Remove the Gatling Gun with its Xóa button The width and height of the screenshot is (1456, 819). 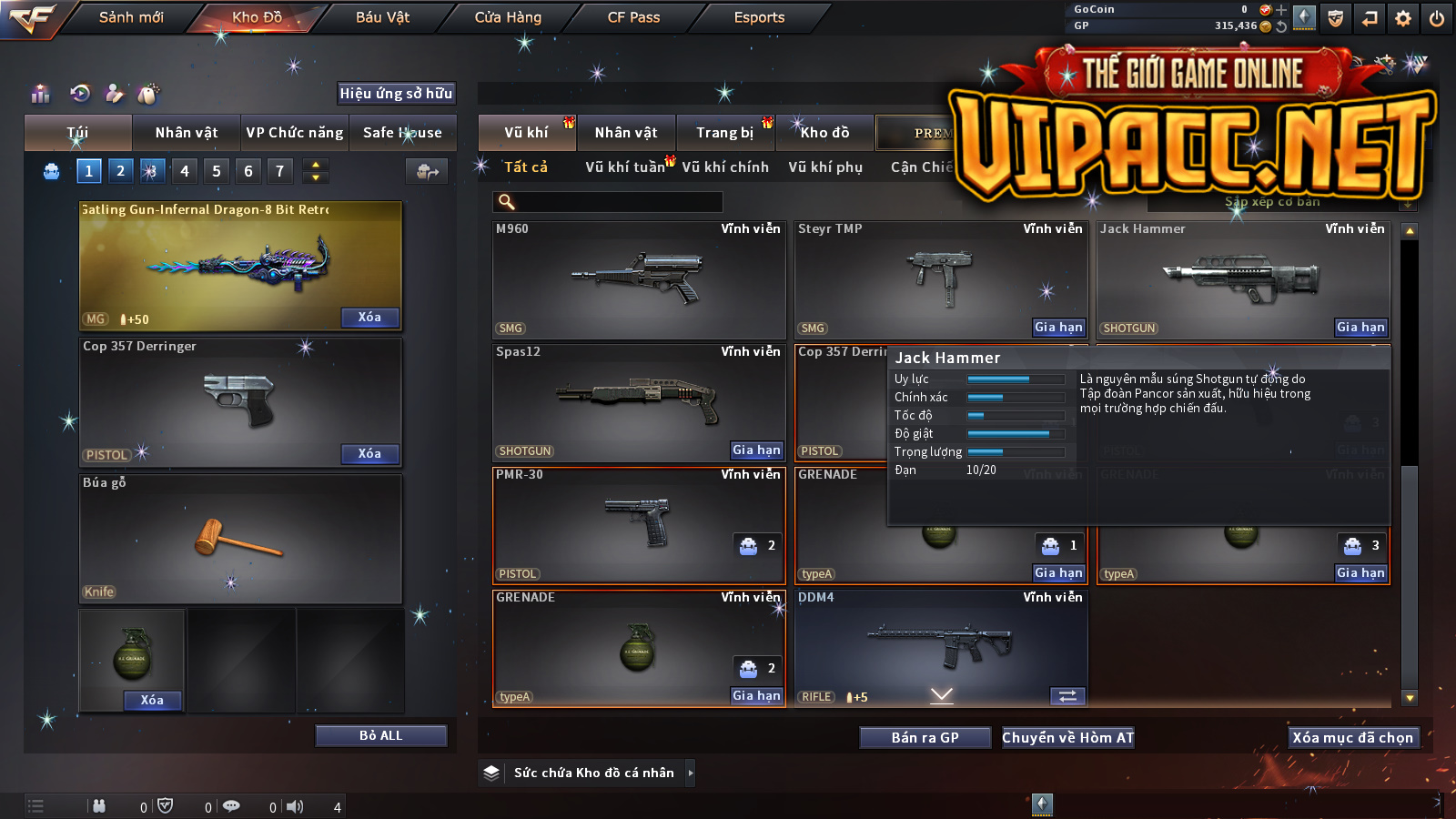coord(369,318)
